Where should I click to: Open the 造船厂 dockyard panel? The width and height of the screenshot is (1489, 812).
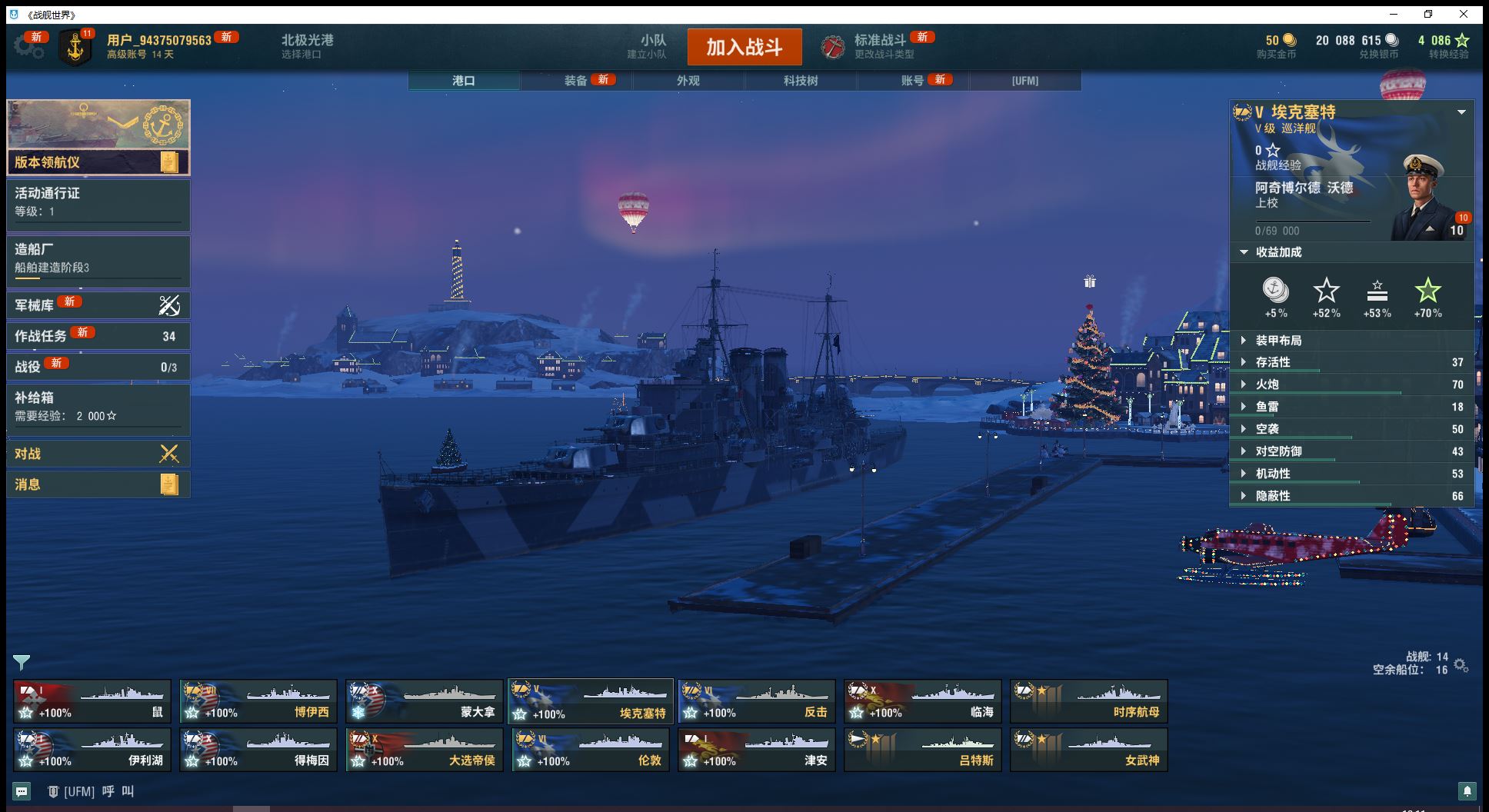tap(98, 258)
